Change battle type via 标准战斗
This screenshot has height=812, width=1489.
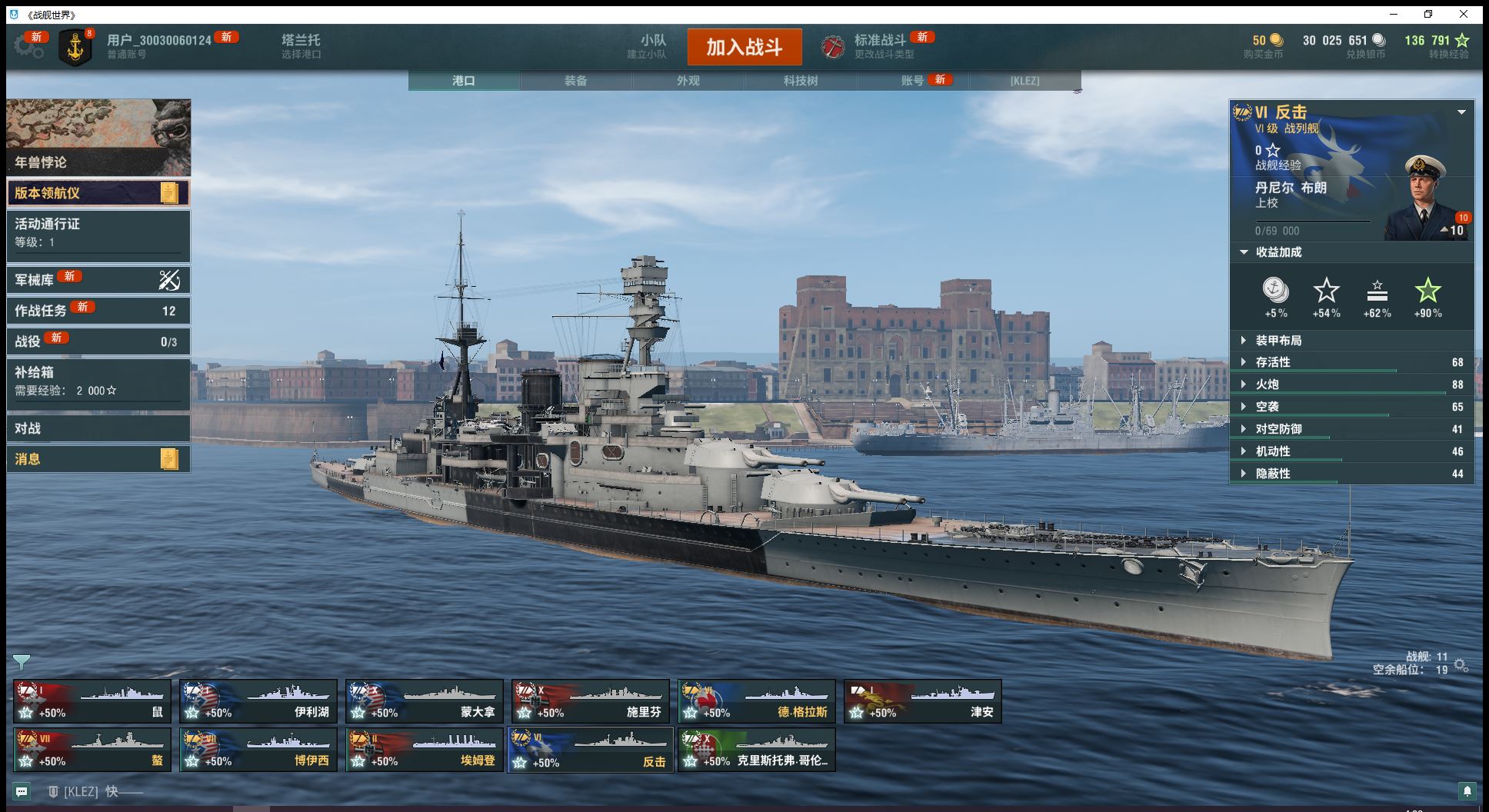(x=880, y=46)
